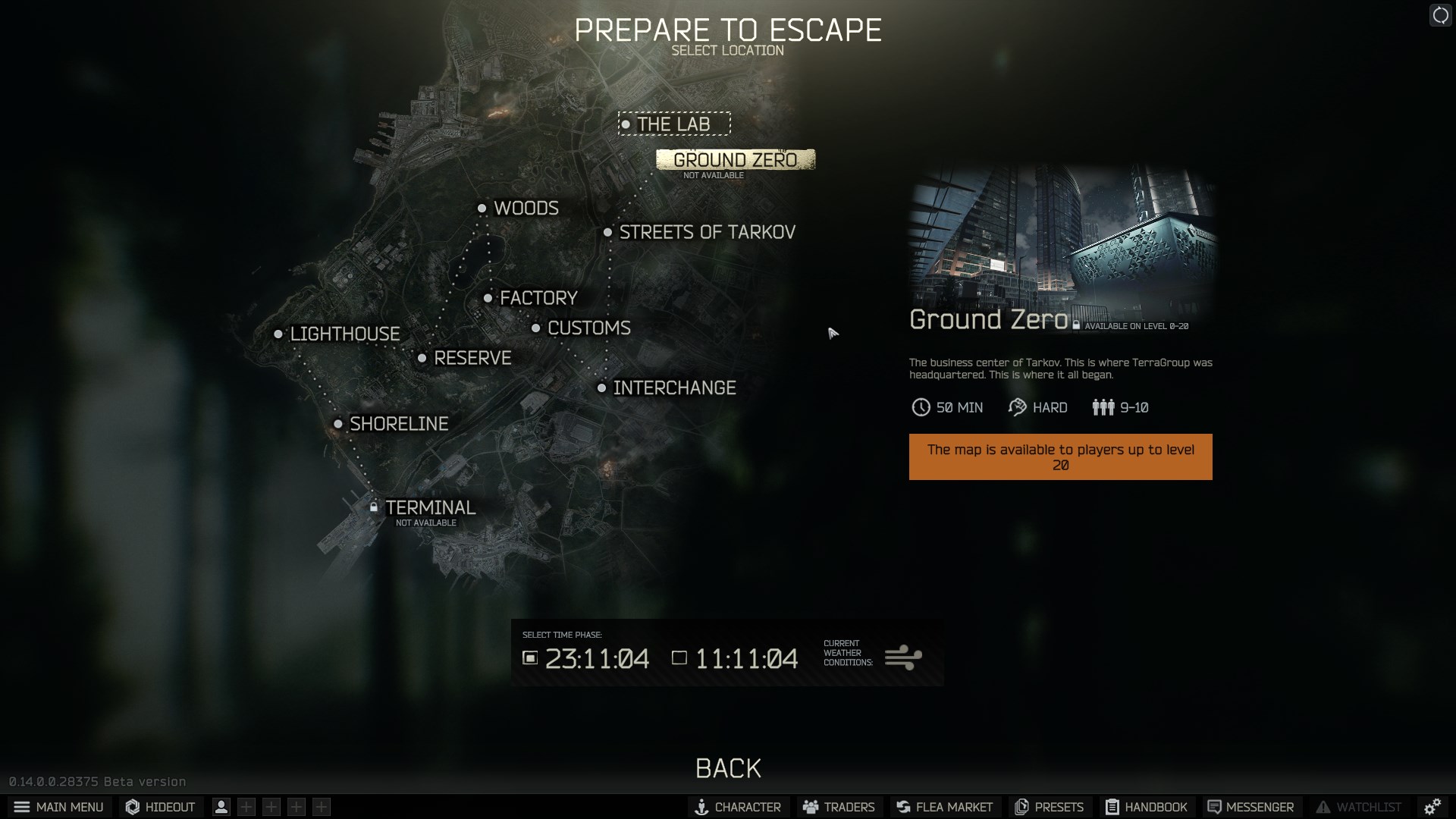Choose Interchange map
Image resolution: width=1456 pixels, height=819 pixels.
click(x=673, y=388)
